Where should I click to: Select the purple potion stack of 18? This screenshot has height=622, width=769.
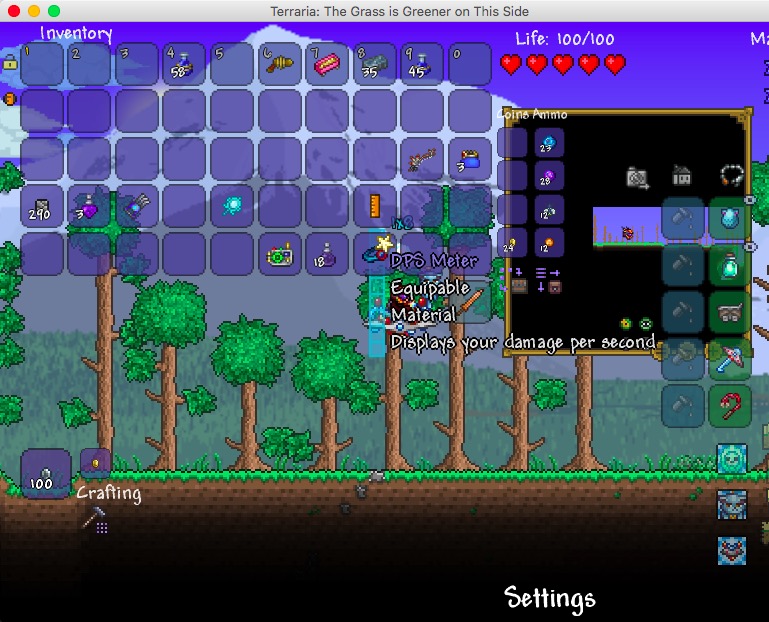[x=326, y=254]
